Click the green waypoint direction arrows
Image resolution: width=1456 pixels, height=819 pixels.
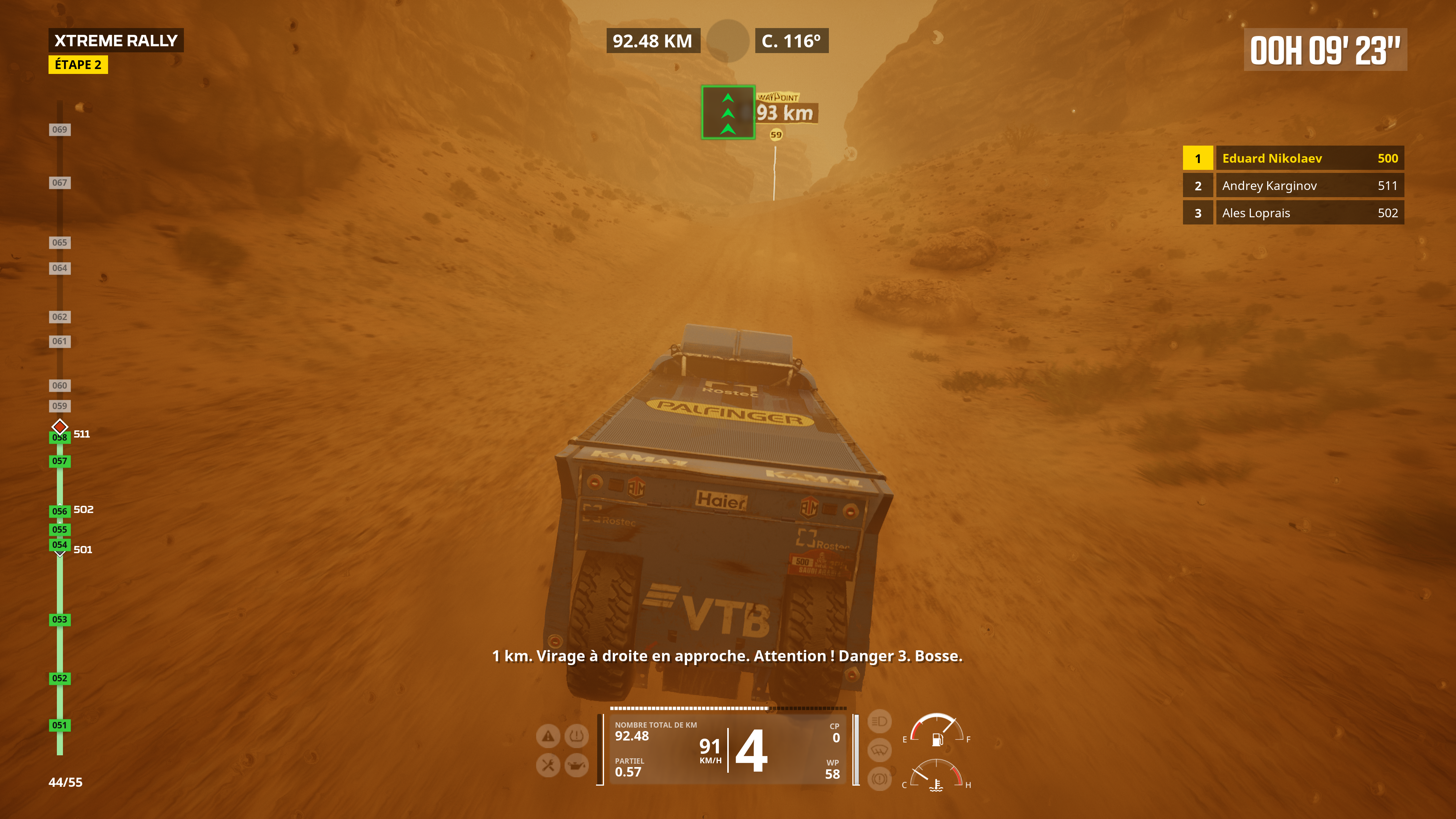tap(728, 113)
